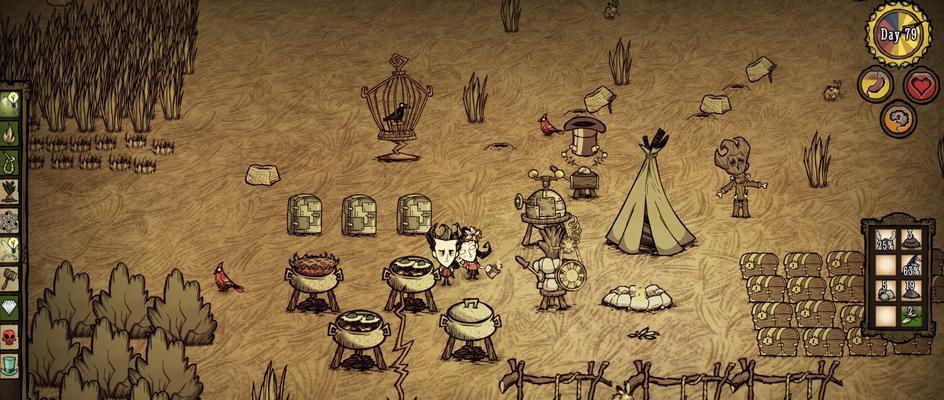Screen dimensions: 944x400
Task: Switch to the diamond Refine crafting tab
Action: (10, 307)
